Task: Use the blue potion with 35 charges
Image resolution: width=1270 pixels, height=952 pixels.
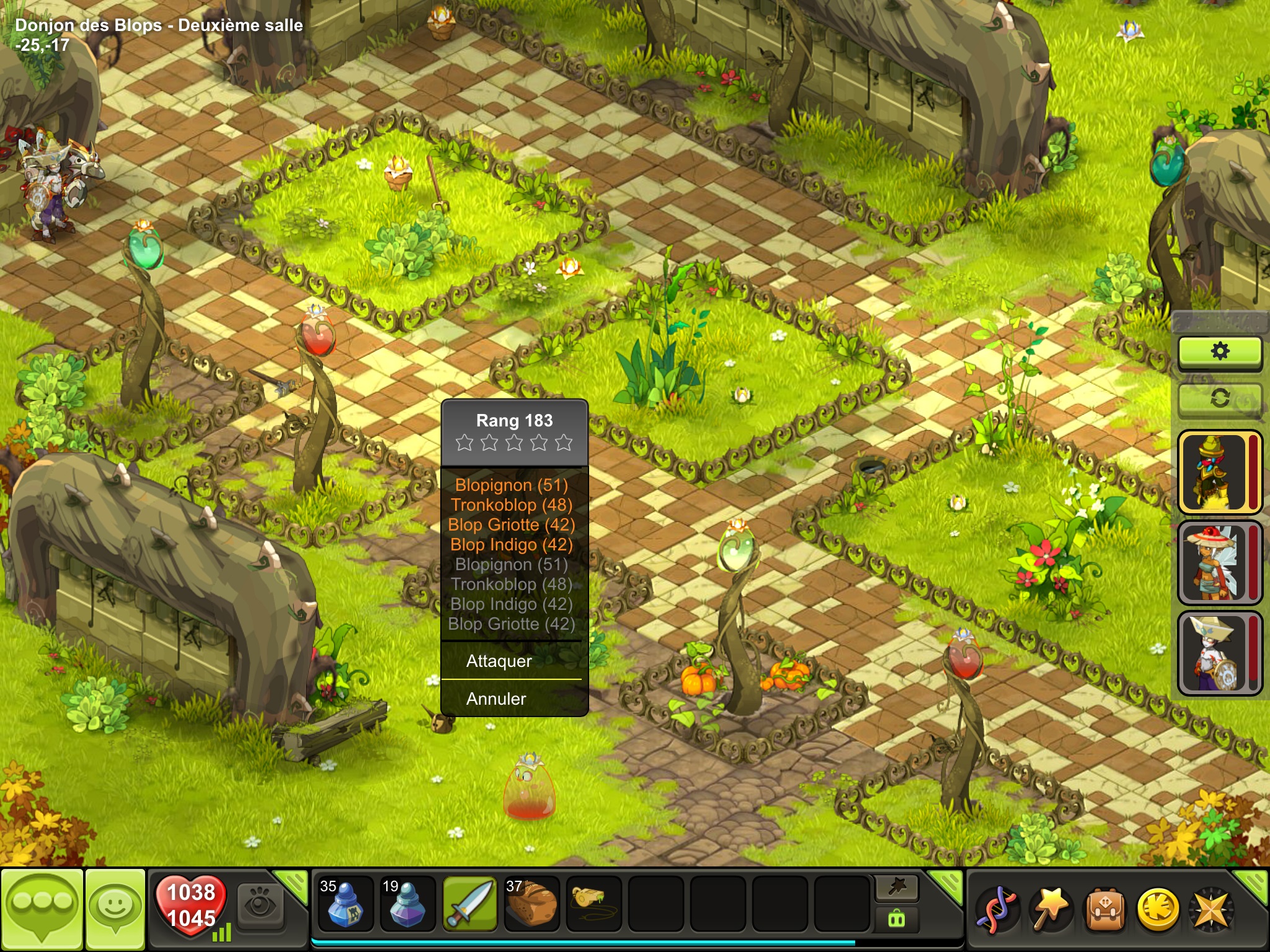Action: (x=345, y=904)
